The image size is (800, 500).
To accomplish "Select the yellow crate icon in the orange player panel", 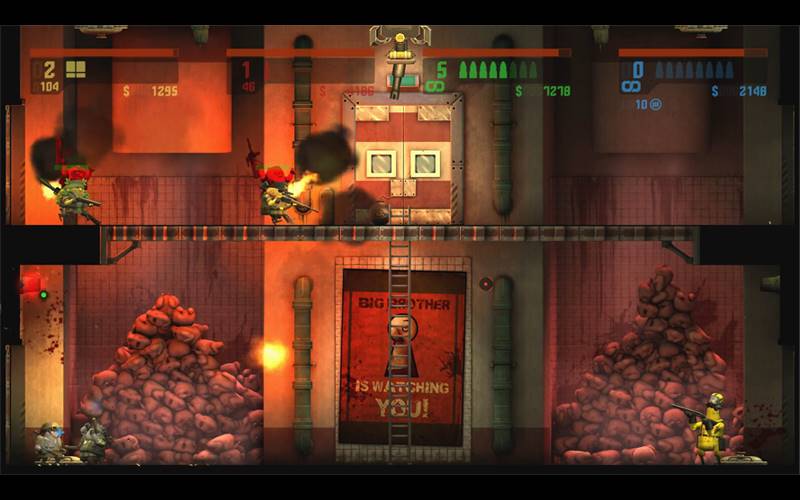I will click(x=76, y=69).
